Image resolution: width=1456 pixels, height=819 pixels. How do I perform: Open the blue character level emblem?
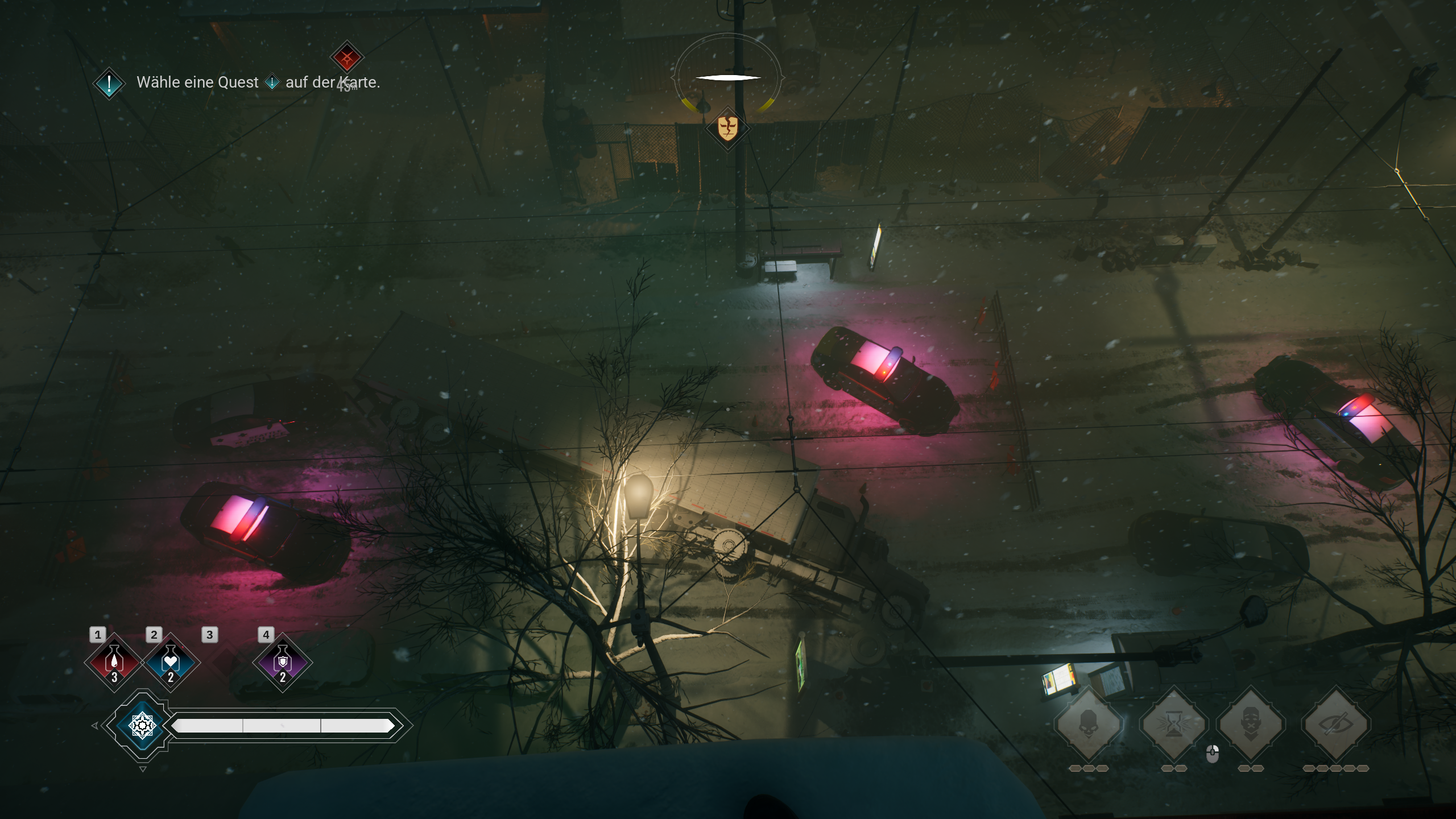142,726
